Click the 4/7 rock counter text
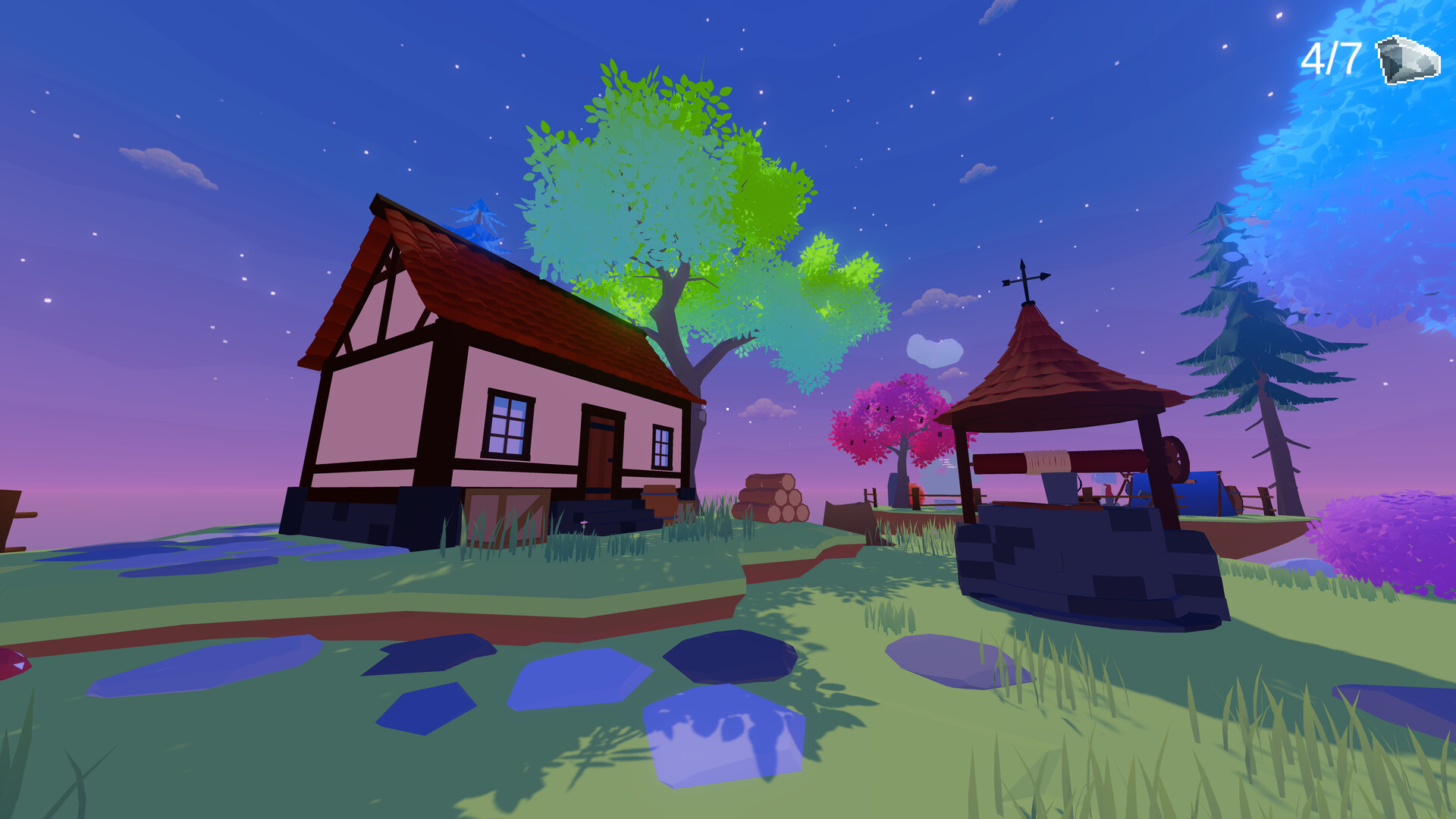 tap(1329, 57)
